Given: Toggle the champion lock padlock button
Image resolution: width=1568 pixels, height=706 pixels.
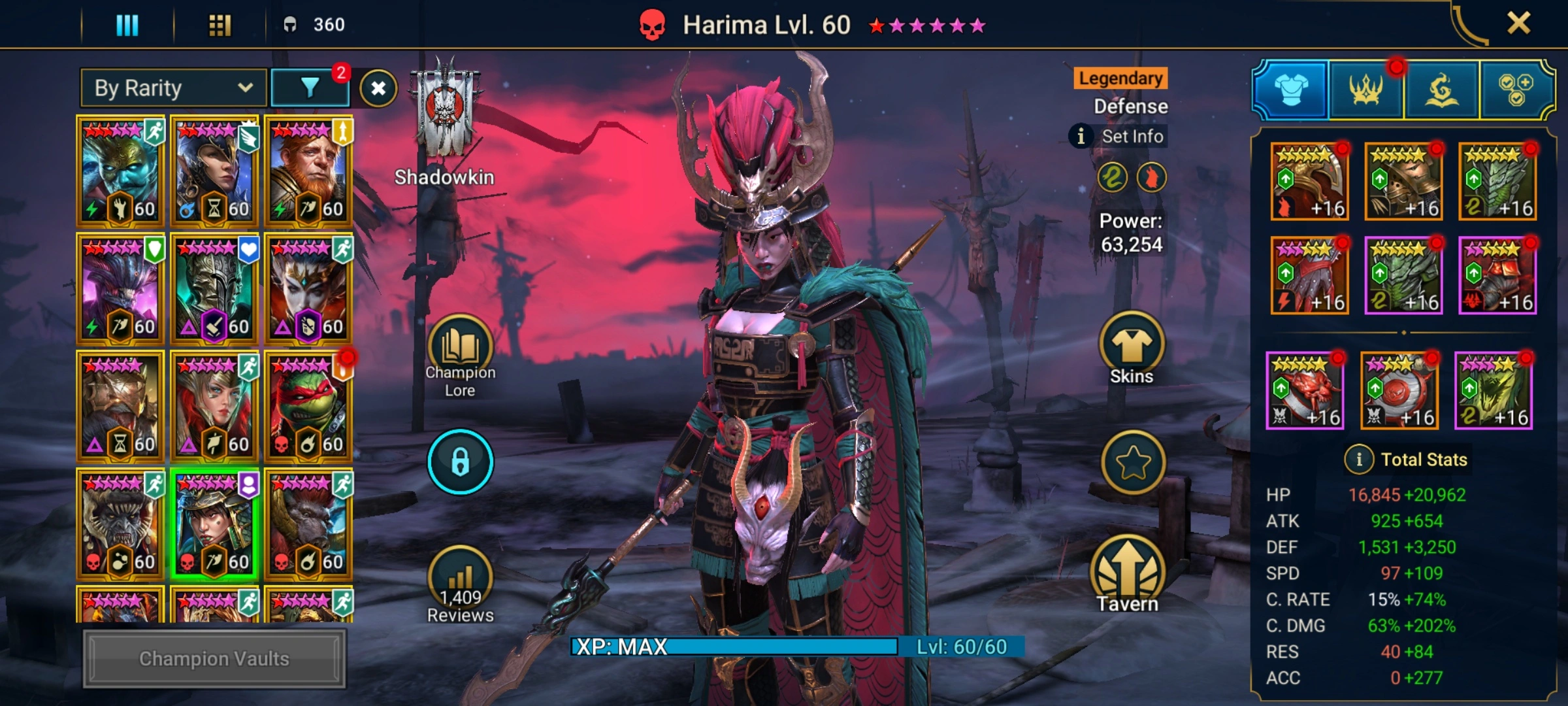Looking at the screenshot, I should click(460, 462).
